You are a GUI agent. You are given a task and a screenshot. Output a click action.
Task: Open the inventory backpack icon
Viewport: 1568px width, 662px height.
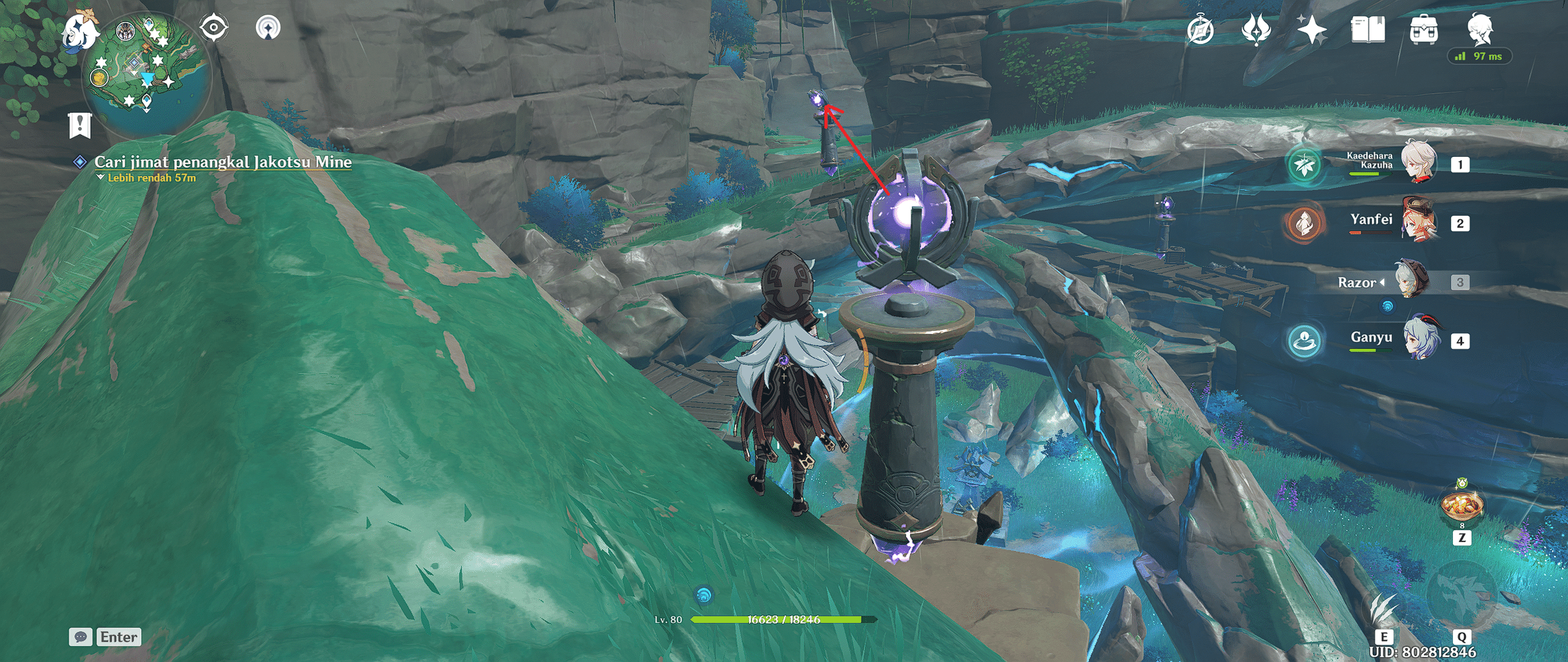pyautogui.click(x=1423, y=30)
